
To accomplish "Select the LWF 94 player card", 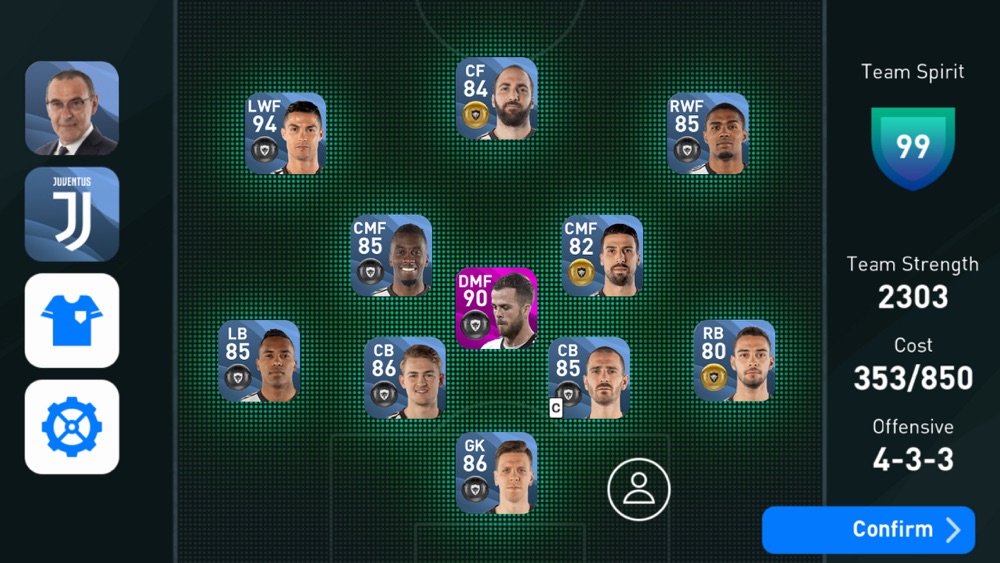I will coord(286,134).
